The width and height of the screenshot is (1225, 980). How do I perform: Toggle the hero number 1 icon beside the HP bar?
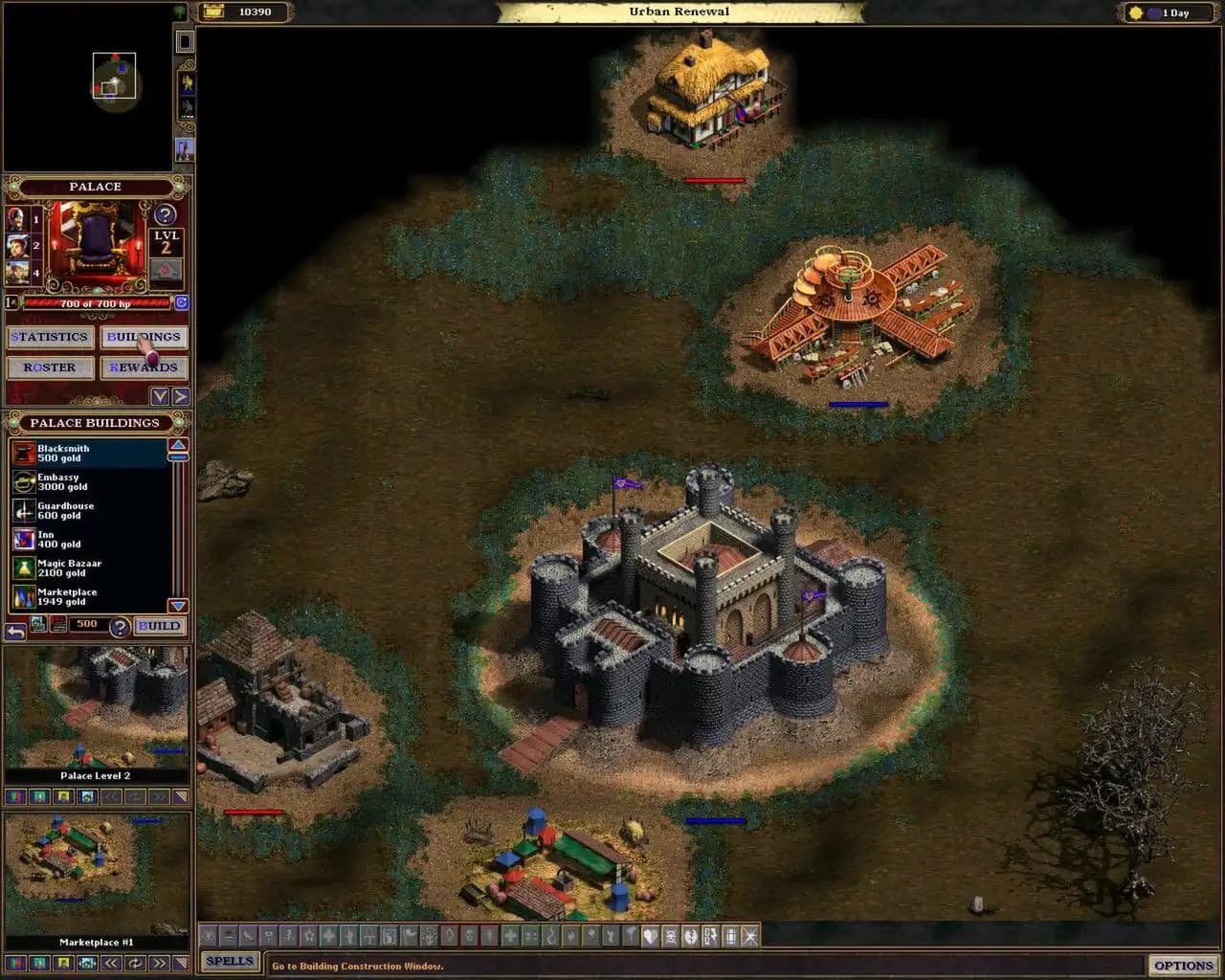click(11, 302)
